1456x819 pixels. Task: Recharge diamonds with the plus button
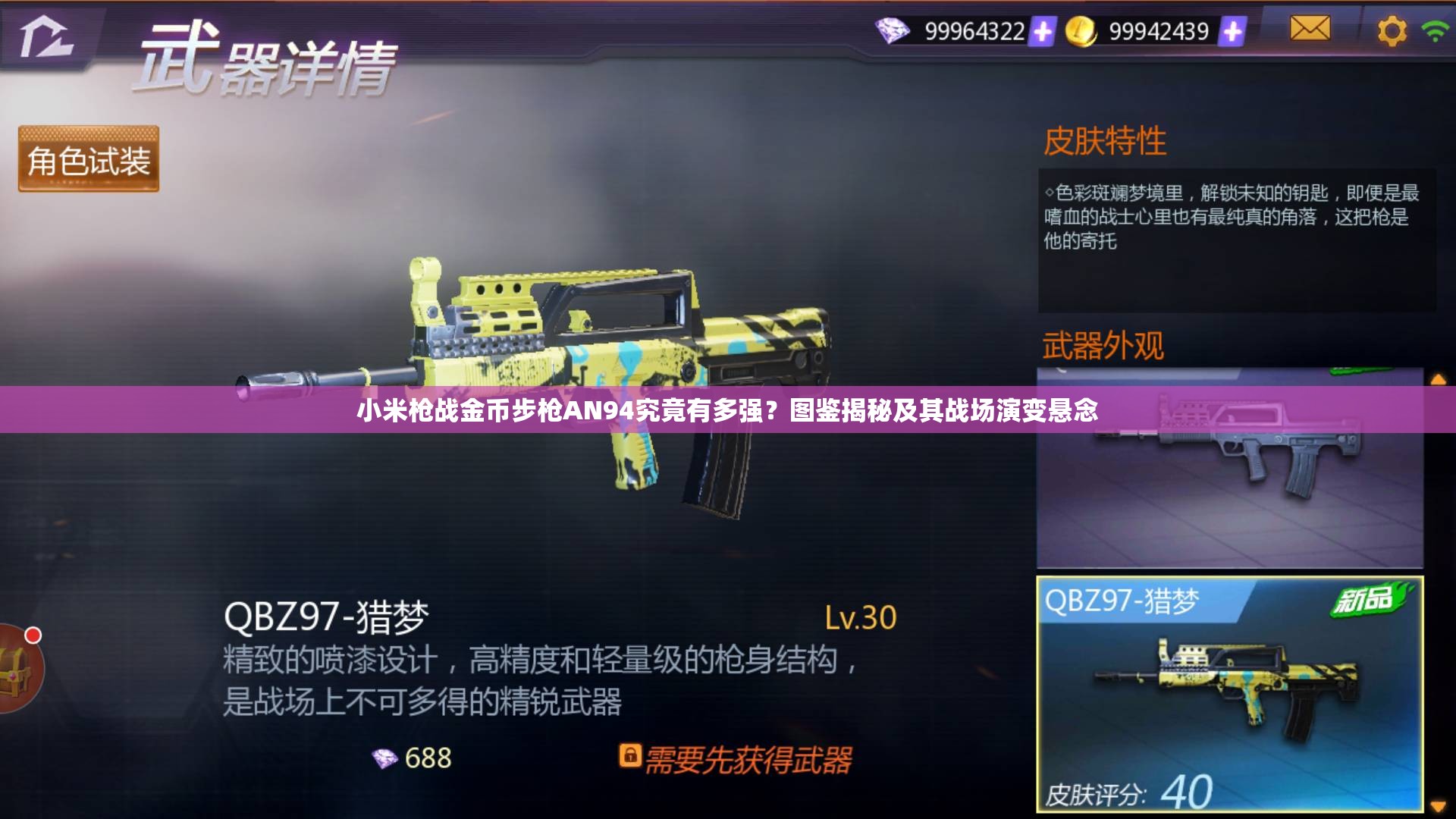(x=1044, y=30)
